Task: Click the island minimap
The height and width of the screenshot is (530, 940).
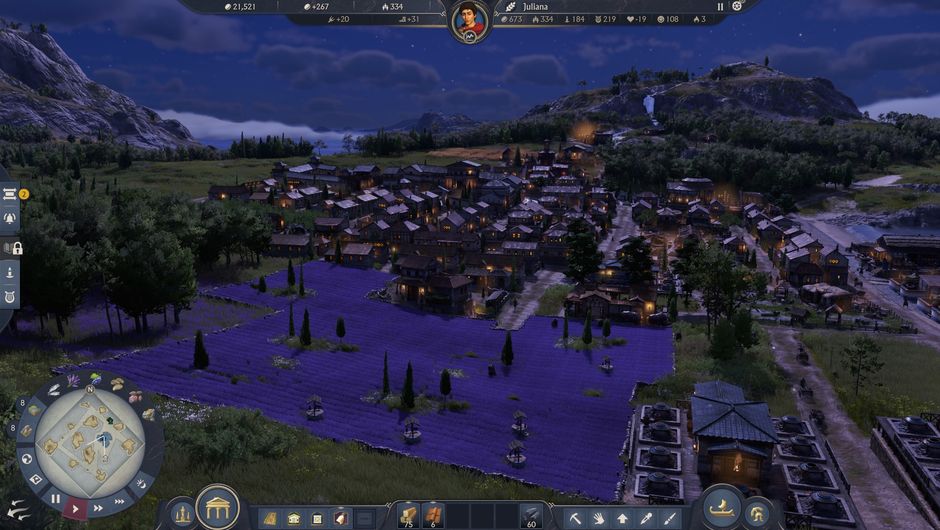Action: tap(88, 441)
